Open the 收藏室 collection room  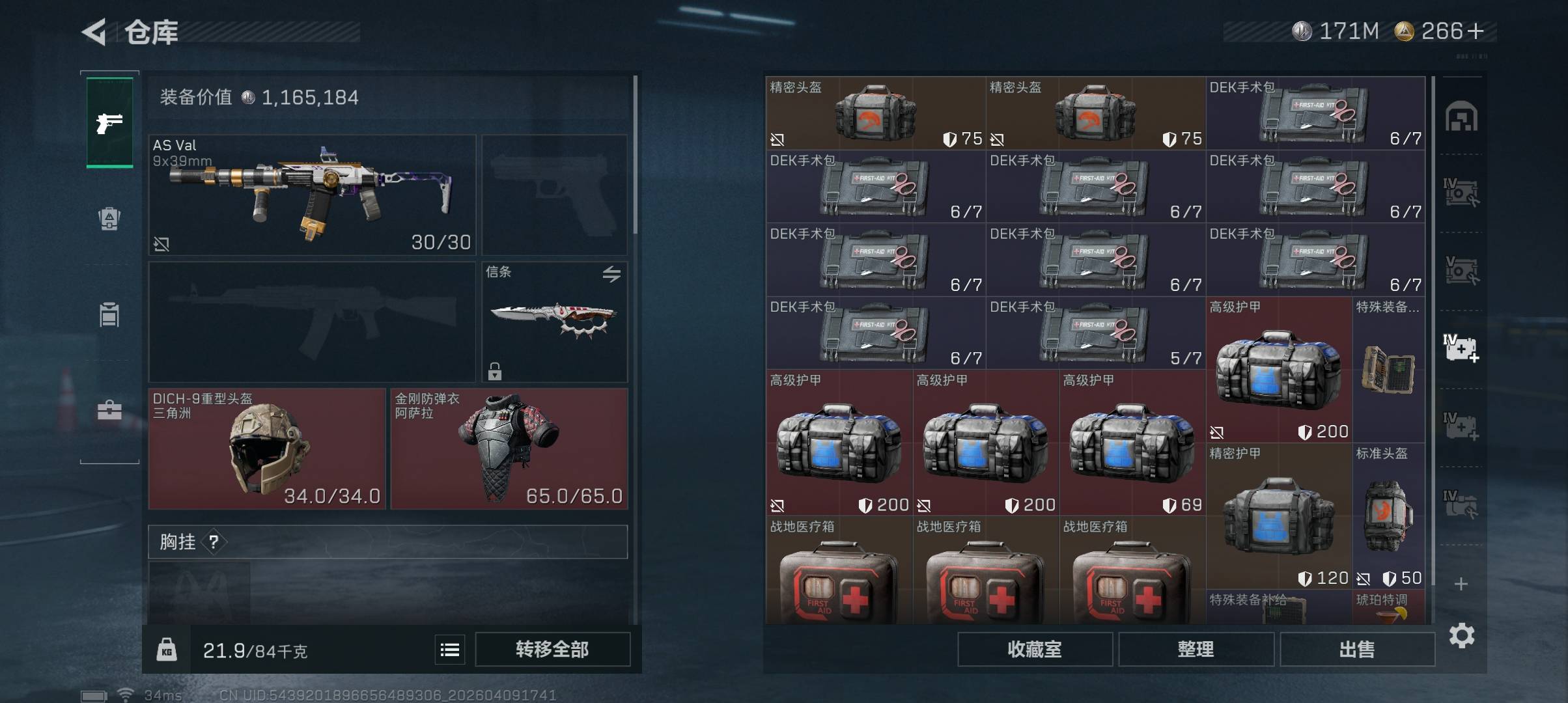[1035, 649]
